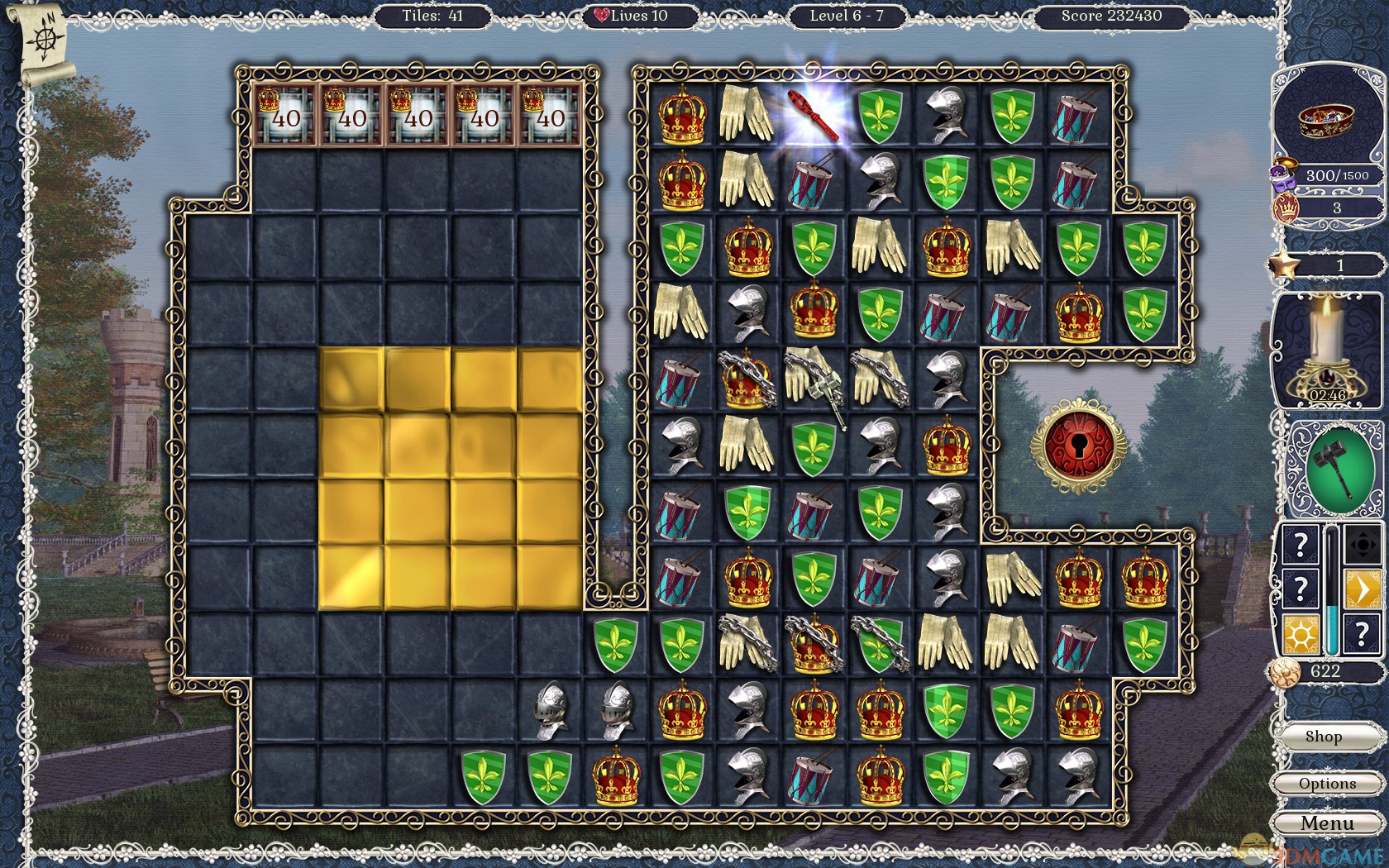1389x868 pixels.
Task: Open the Options screen
Action: click(1327, 784)
